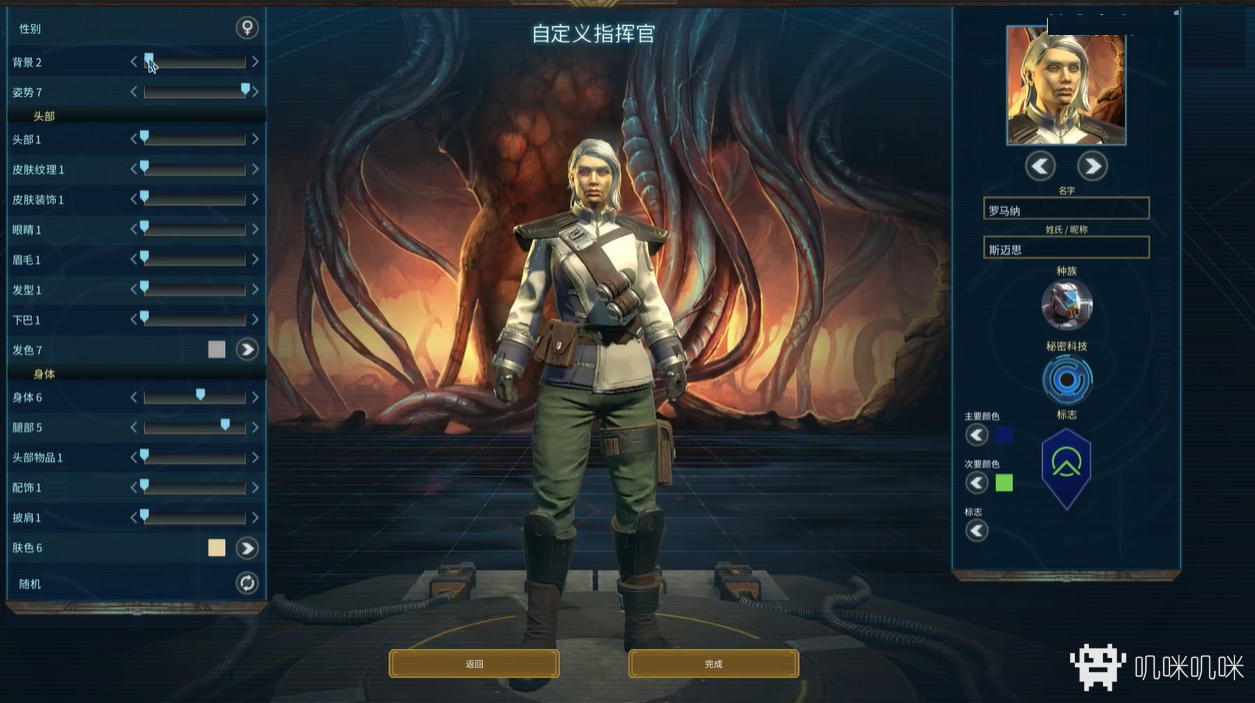Edit the 名字 name field 罗马纳
This screenshot has height=703, width=1255.
pyautogui.click(x=1066, y=209)
